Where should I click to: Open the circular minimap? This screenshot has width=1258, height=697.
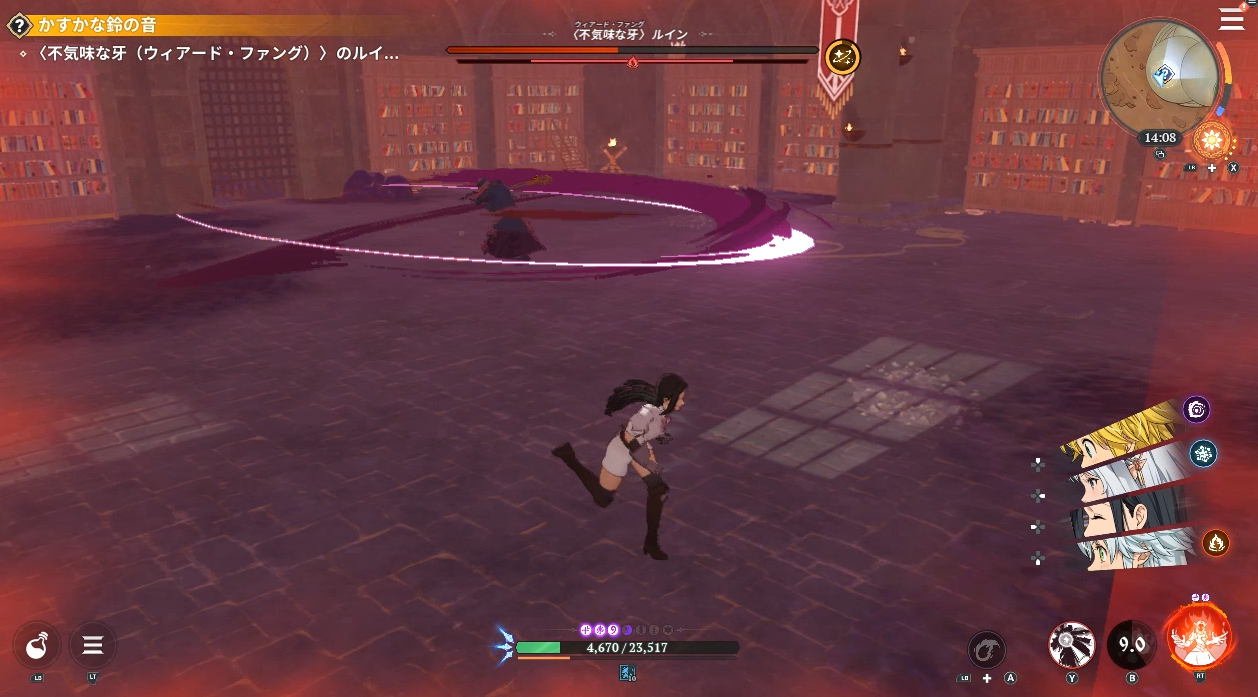click(x=1158, y=74)
